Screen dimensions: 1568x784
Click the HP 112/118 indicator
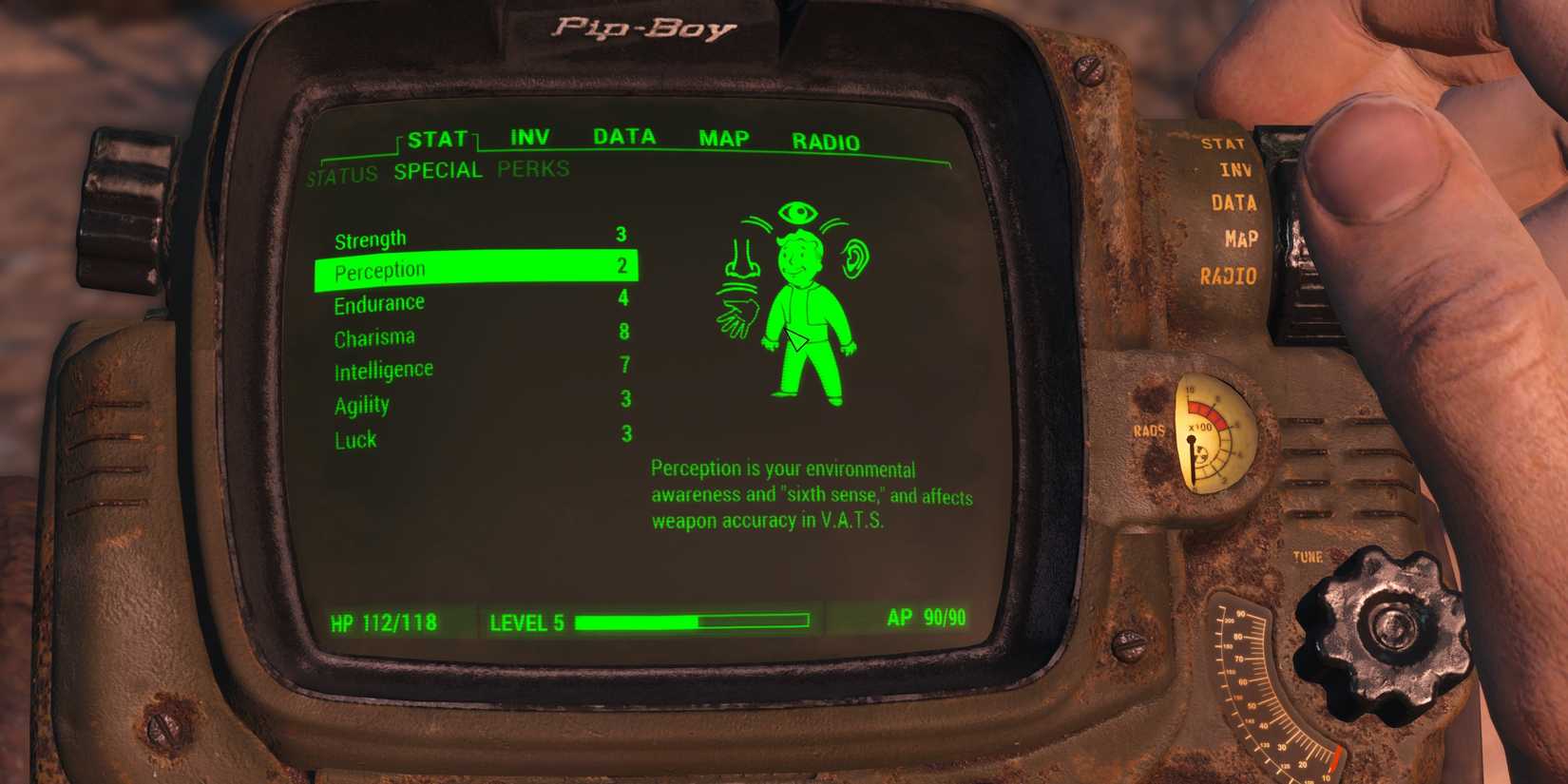(384, 622)
